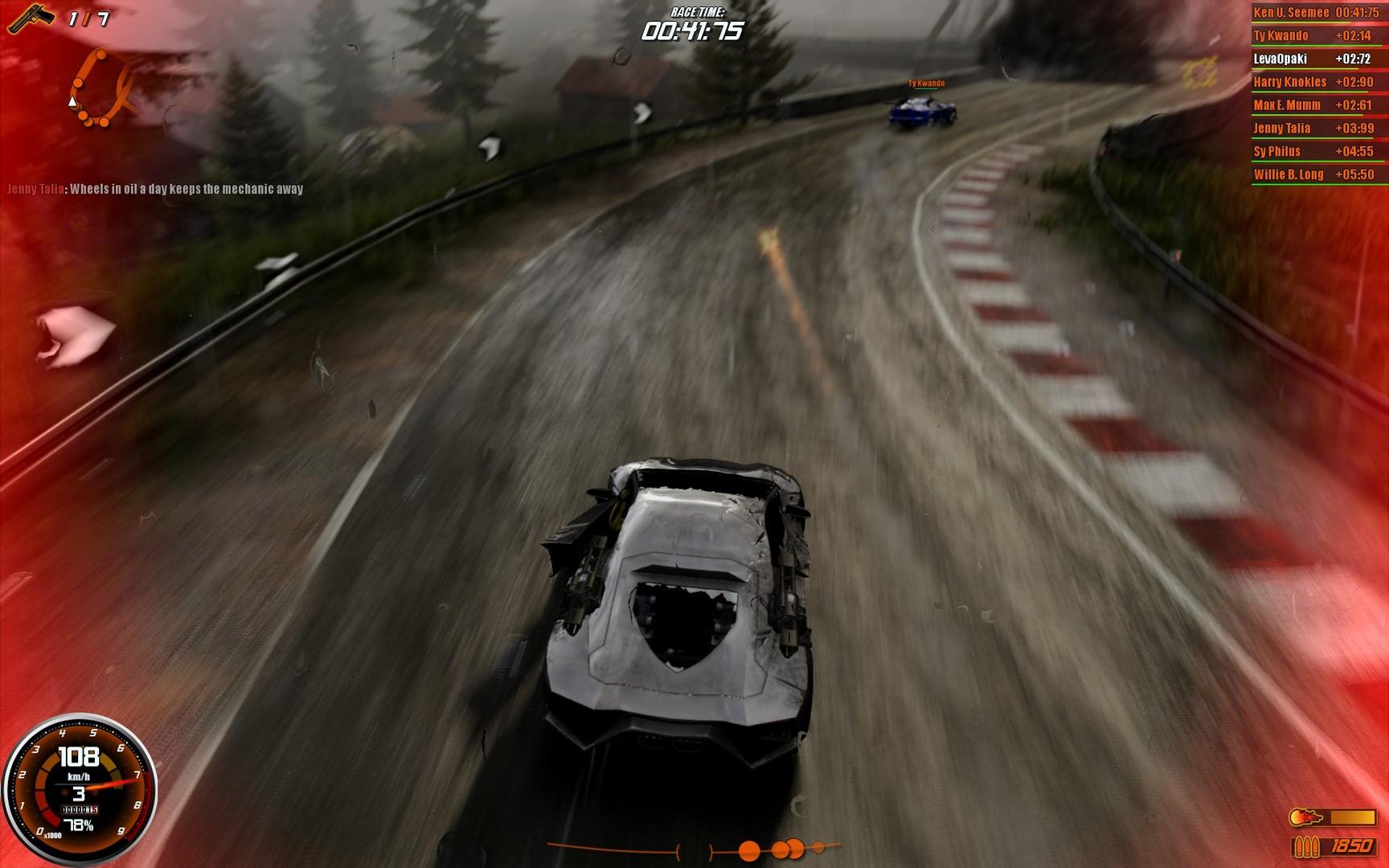Click Ty Kwando's name tag above the blue car
Image resolution: width=1389 pixels, height=868 pixels.
pyautogui.click(x=925, y=81)
